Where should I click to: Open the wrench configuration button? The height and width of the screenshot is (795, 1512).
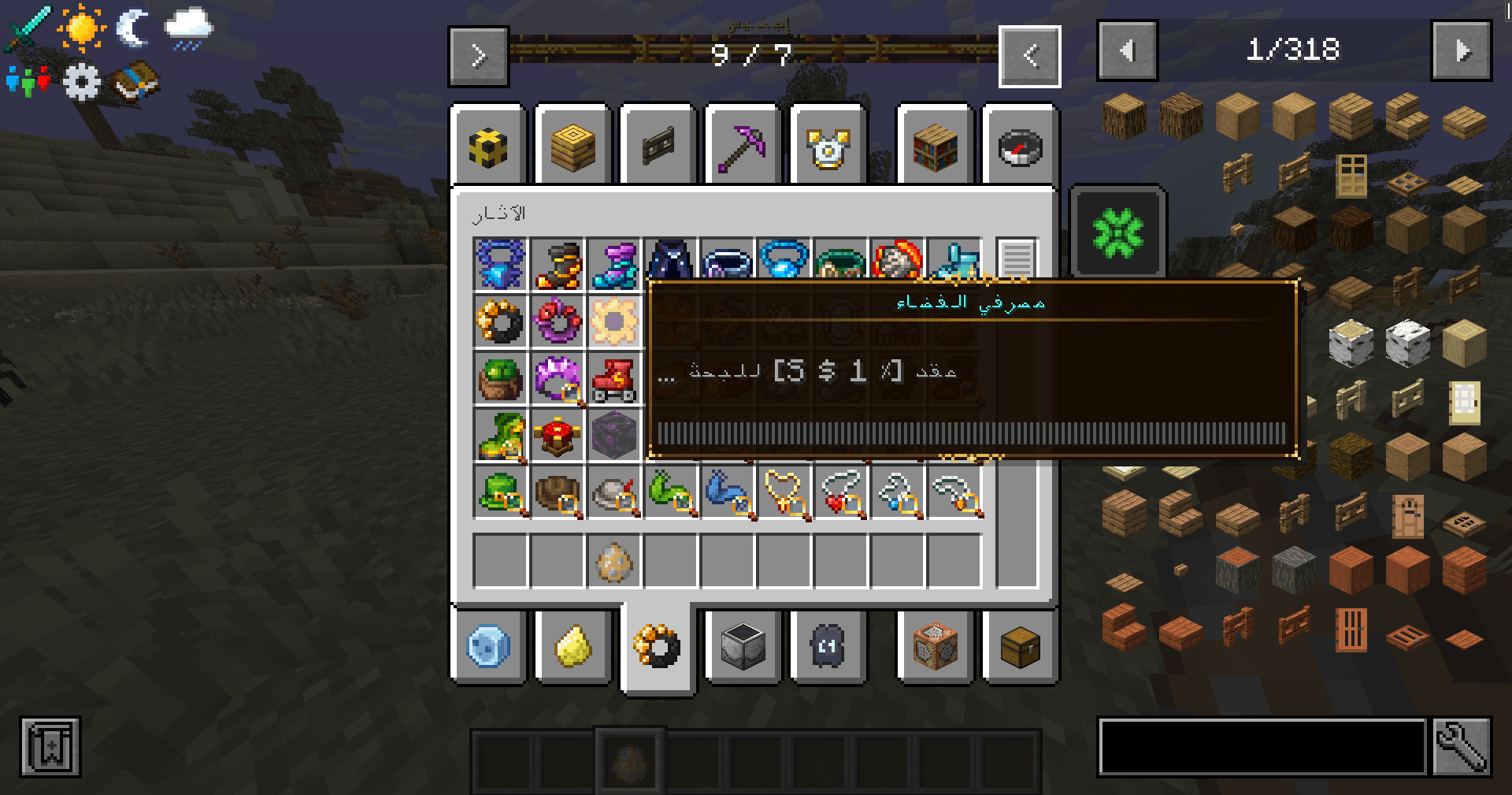click(x=1462, y=746)
